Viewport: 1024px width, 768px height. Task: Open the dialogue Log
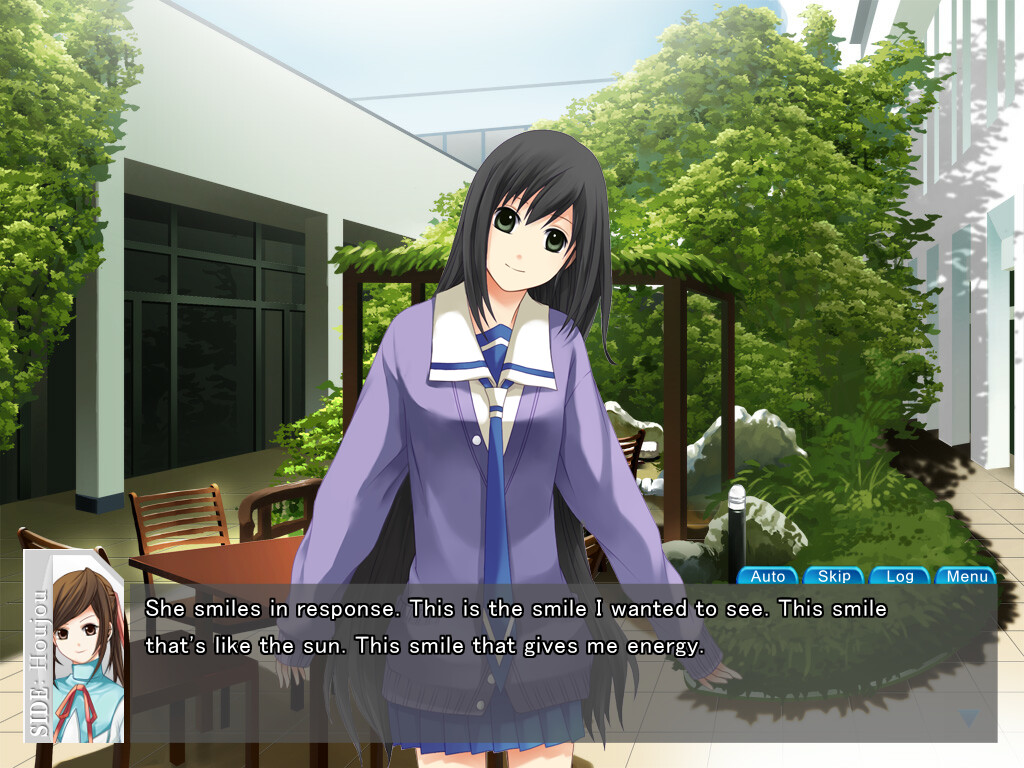point(900,576)
